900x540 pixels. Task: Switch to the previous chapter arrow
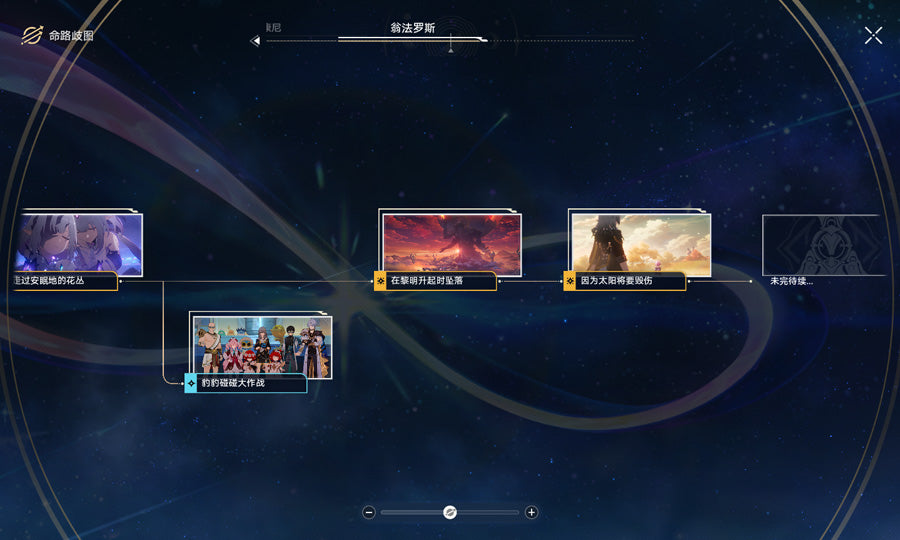click(255, 41)
